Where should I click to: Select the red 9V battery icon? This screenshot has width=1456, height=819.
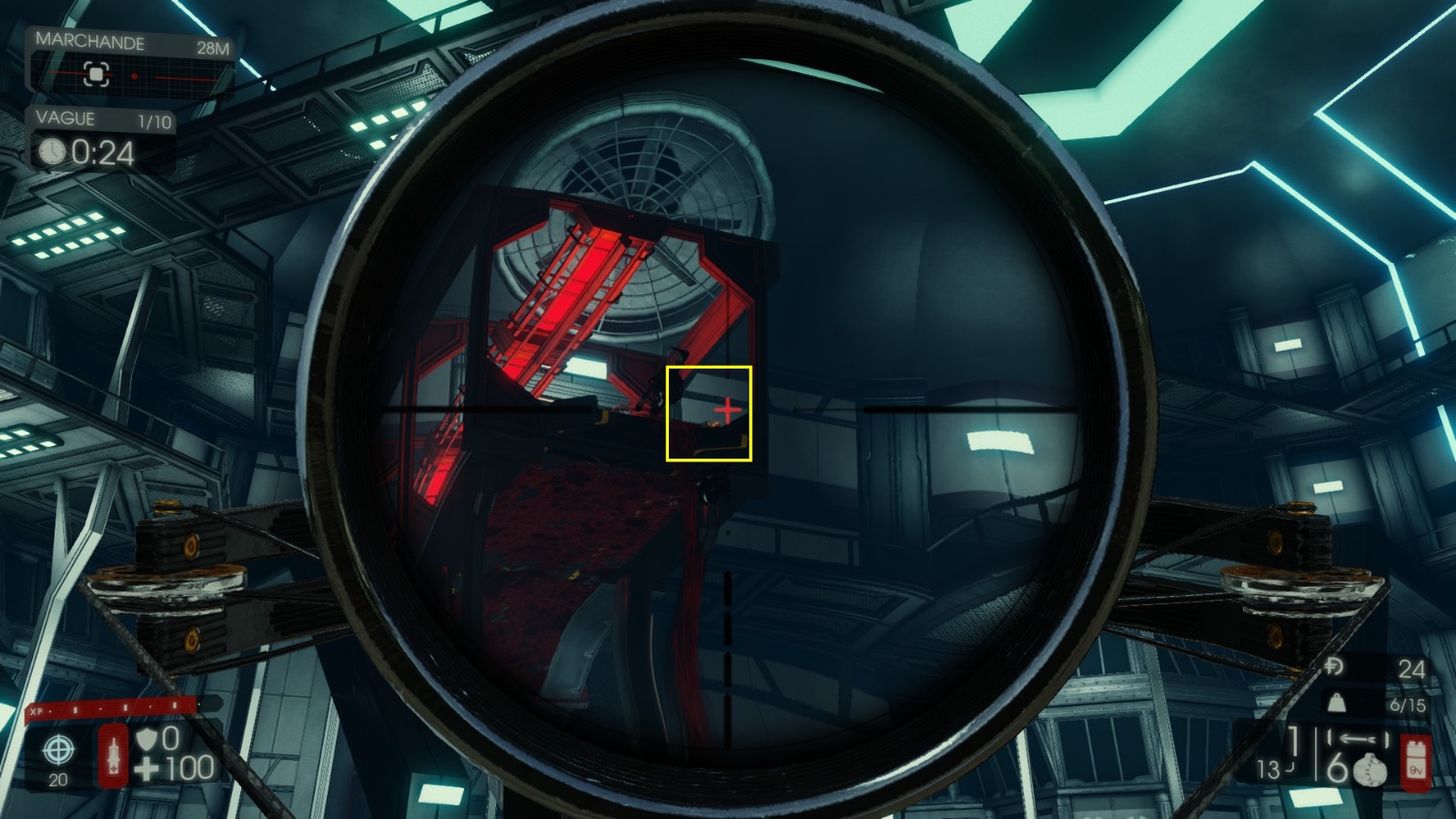1416,761
